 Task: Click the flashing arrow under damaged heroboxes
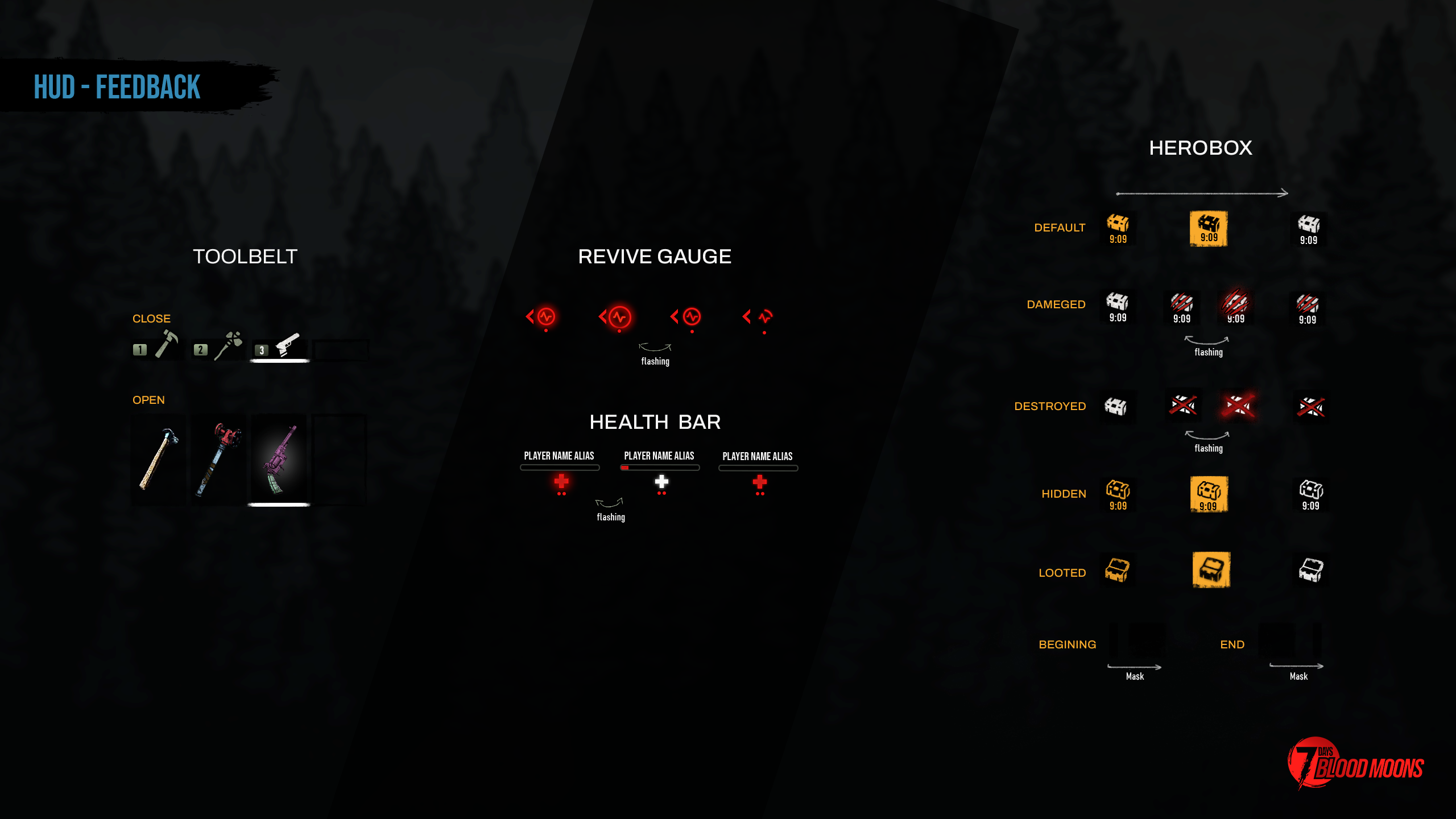[1207, 343]
